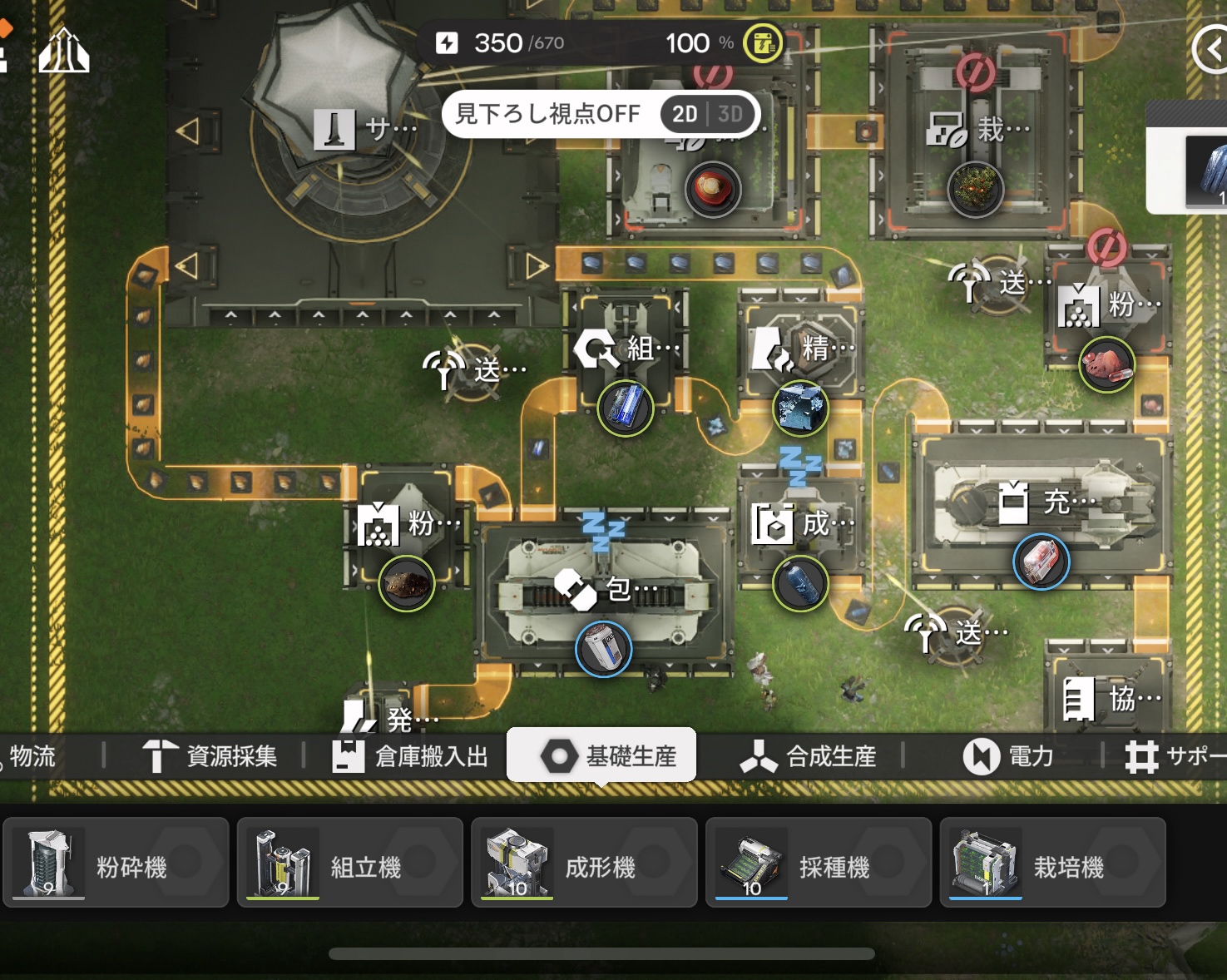Switch to the 基礎生産 tab
1227x980 pixels.
click(x=602, y=756)
